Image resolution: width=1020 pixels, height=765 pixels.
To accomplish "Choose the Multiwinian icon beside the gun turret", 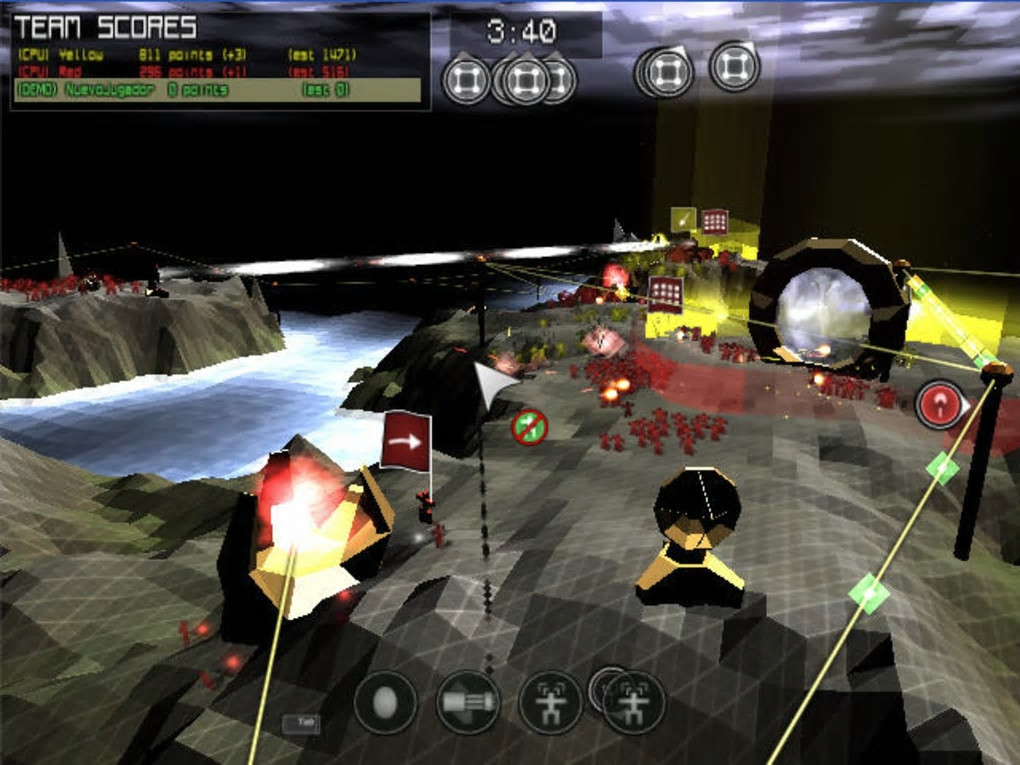I will [x=550, y=702].
